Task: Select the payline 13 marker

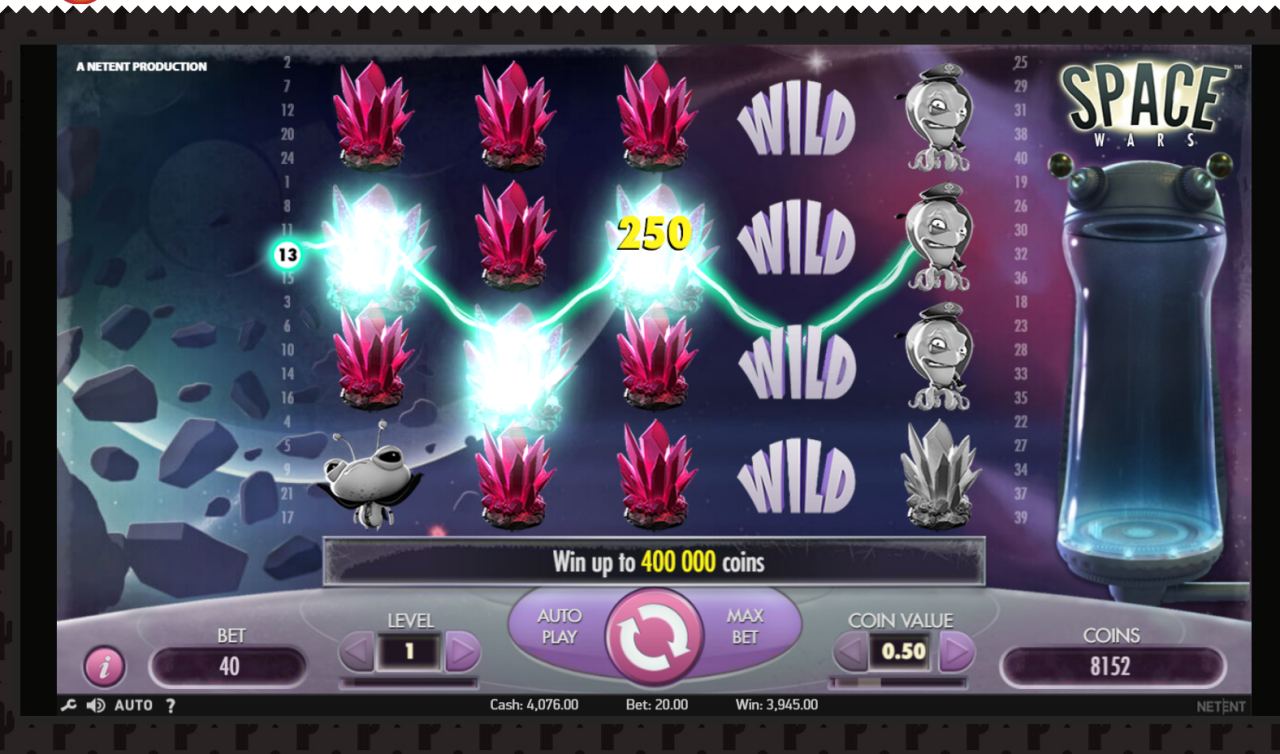Action: (x=287, y=255)
